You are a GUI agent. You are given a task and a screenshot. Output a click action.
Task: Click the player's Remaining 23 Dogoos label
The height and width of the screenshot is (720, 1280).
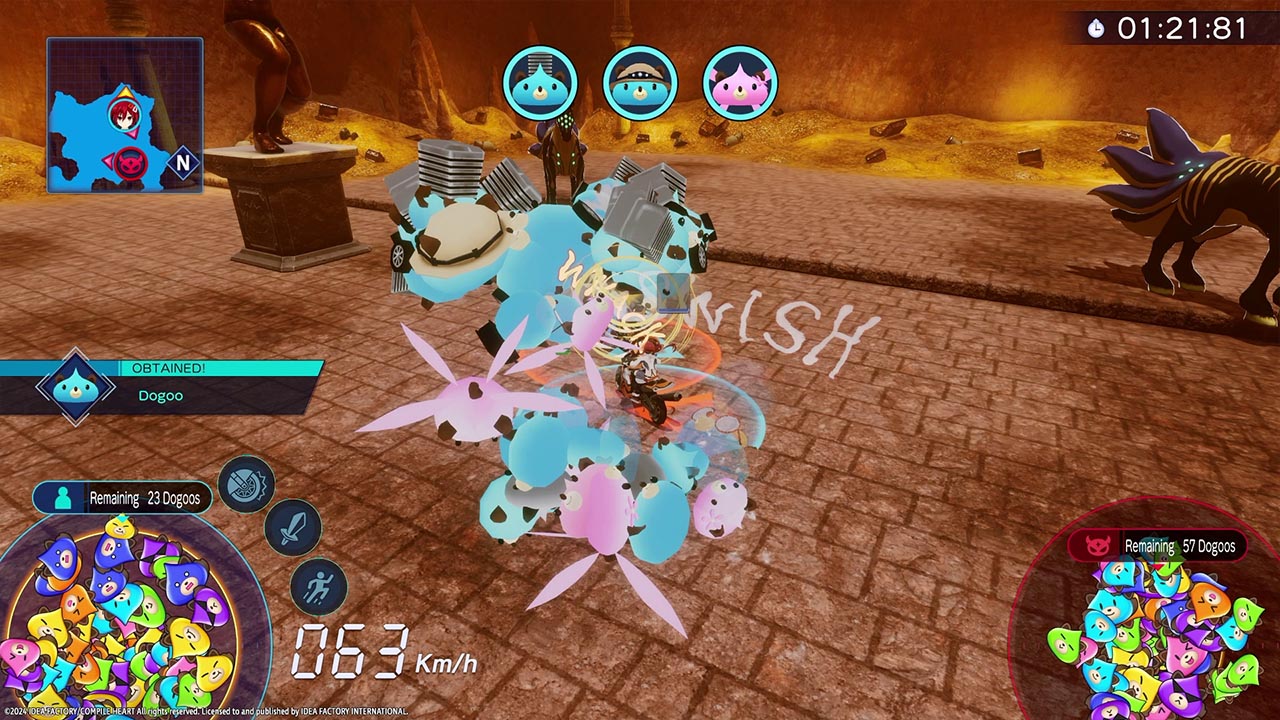click(122, 498)
